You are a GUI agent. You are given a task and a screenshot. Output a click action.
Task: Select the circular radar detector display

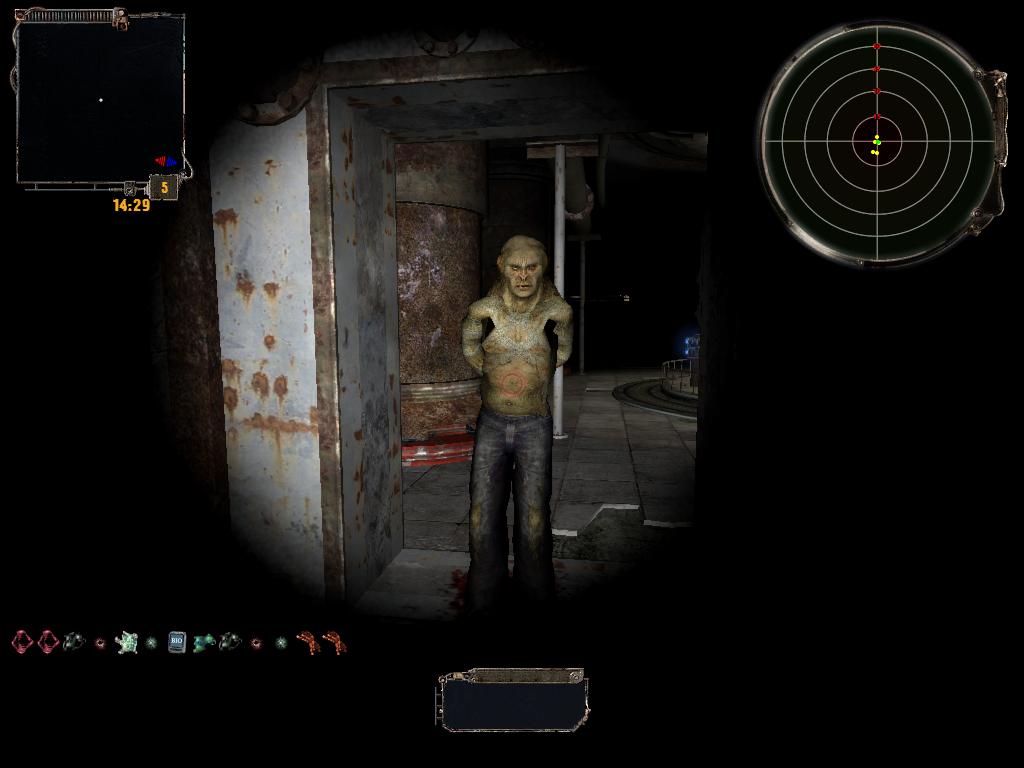tap(877, 142)
